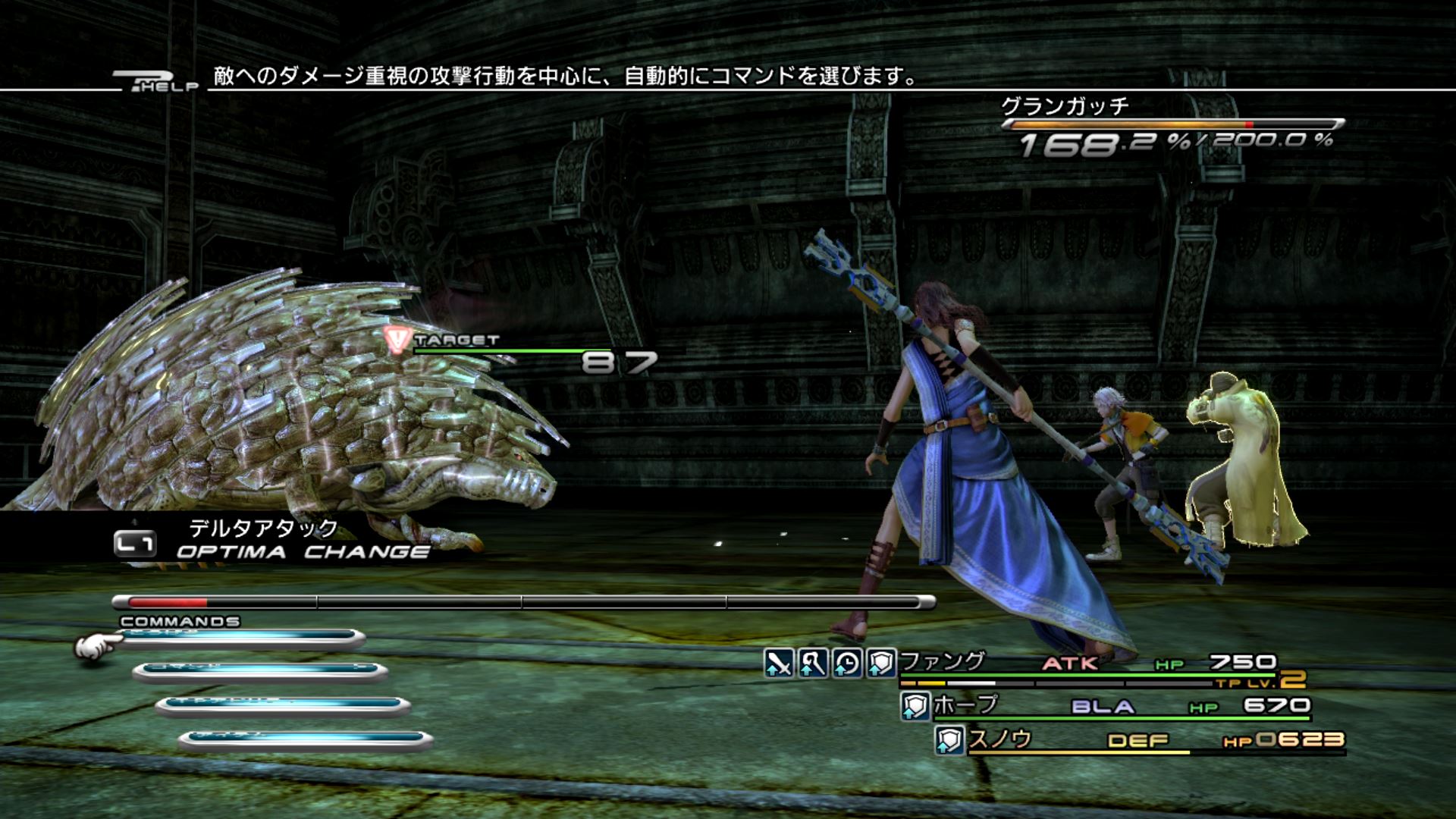Select party leader ファング in the party list
The width and height of the screenshot is (1456, 819).
tap(942, 662)
